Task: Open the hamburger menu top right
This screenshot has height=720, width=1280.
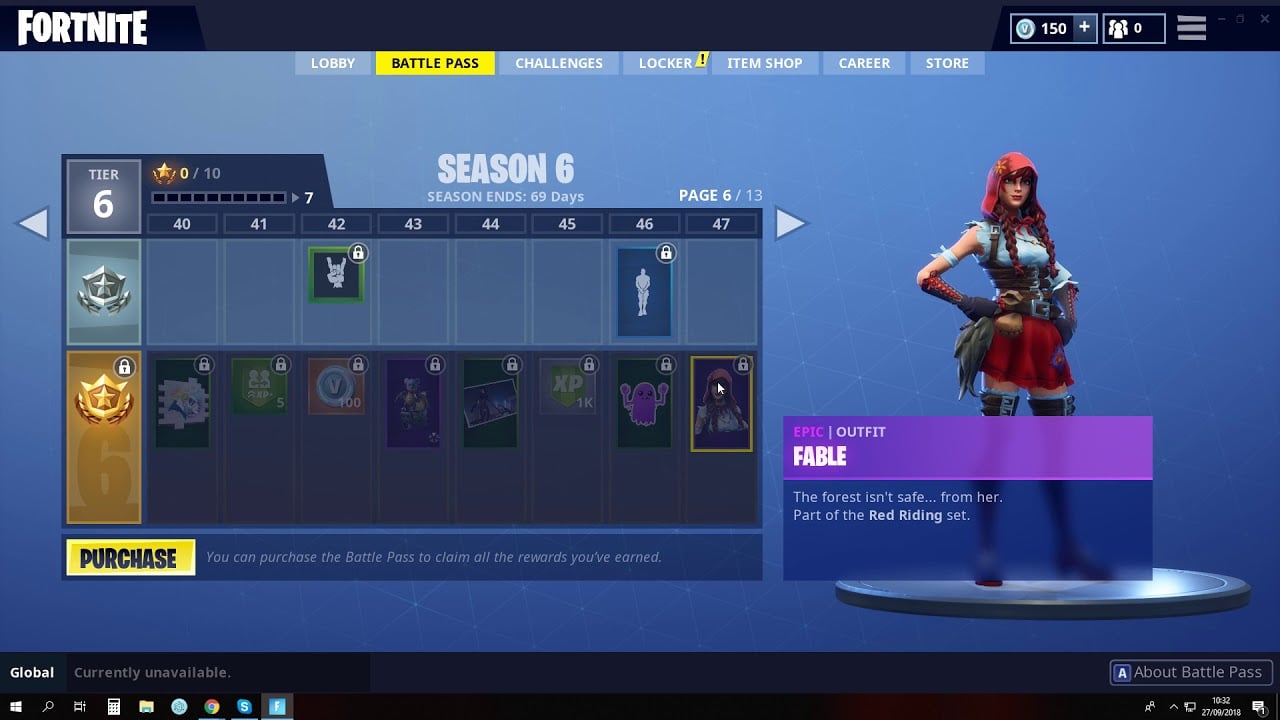Action: pos(1190,28)
